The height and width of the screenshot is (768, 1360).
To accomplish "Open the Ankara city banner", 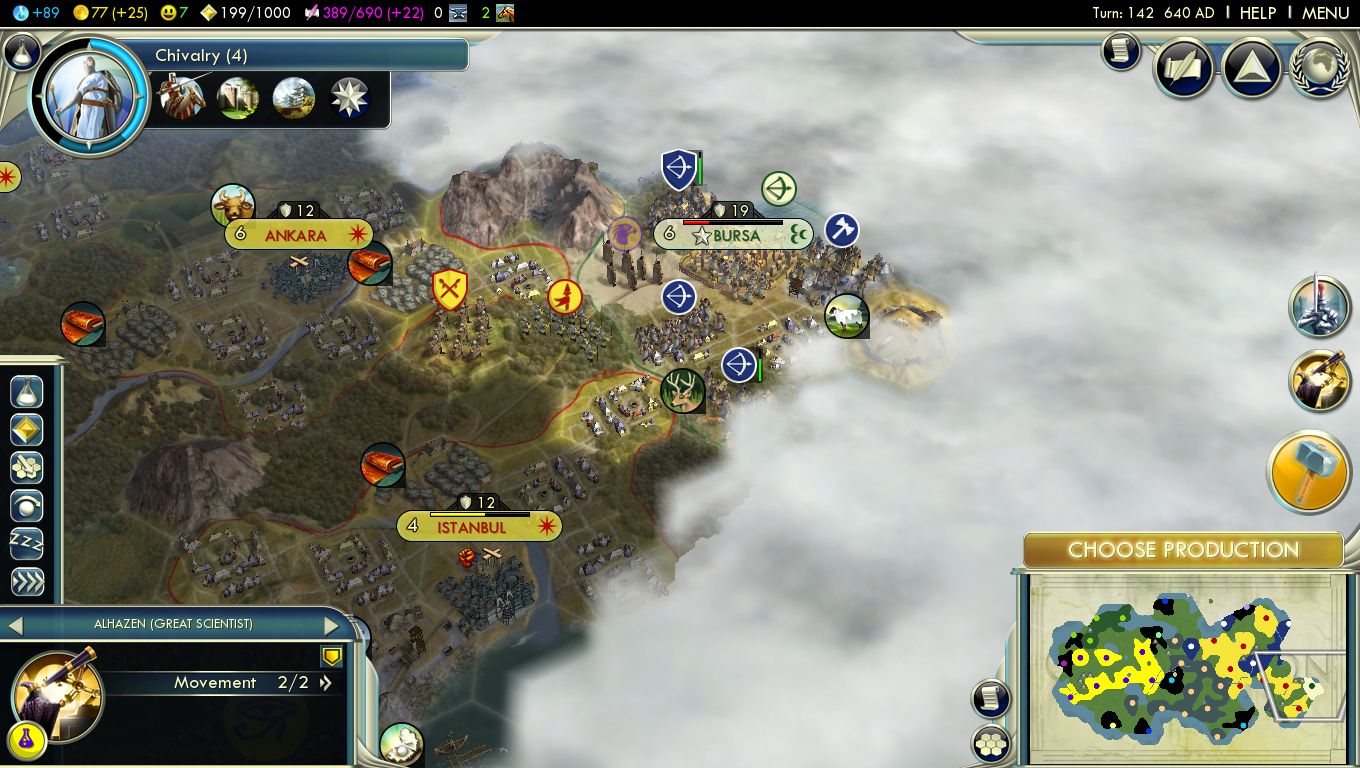I will pyautogui.click(x=297, y=236).
